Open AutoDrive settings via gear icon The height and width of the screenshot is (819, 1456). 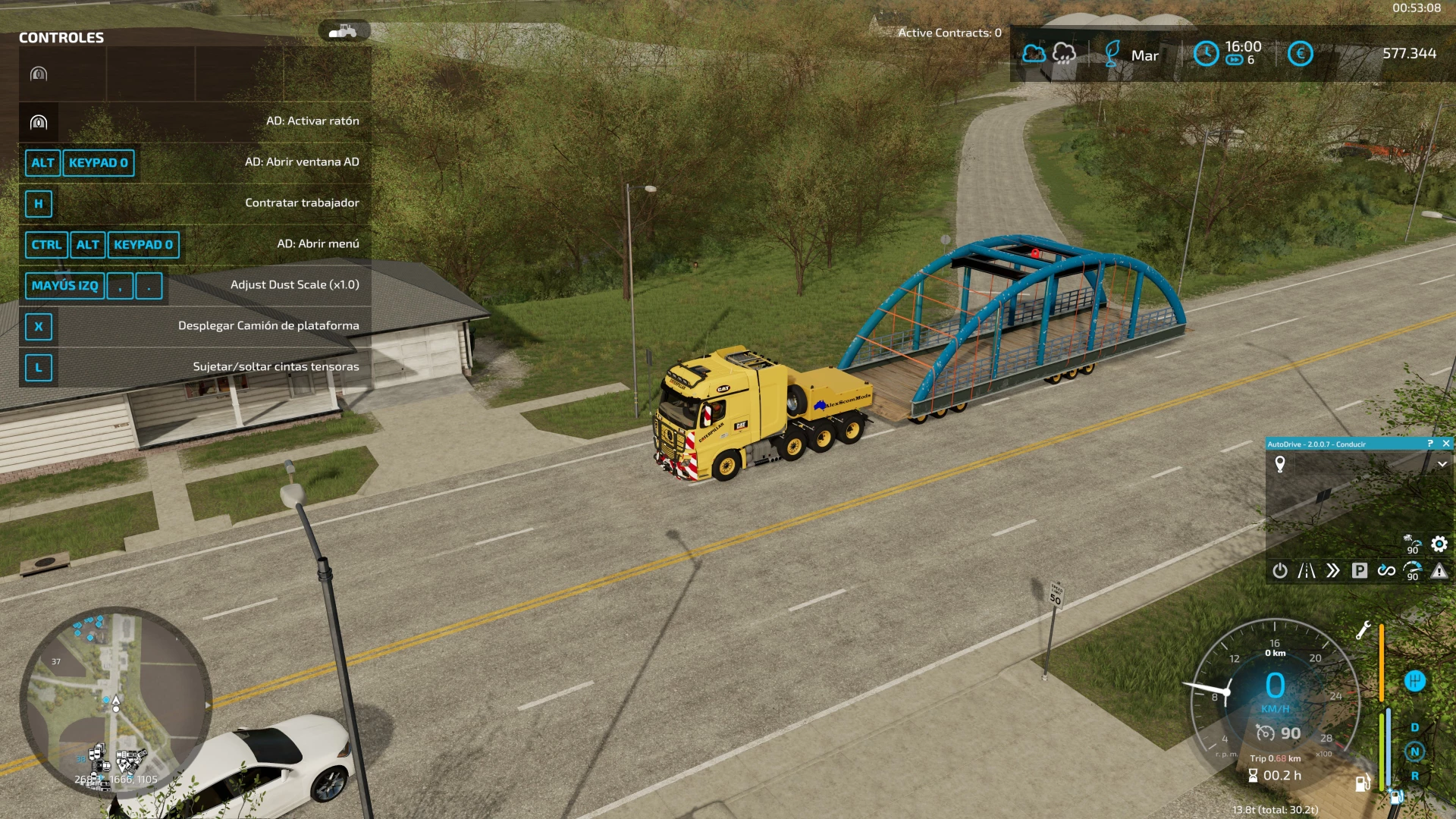1439,544
